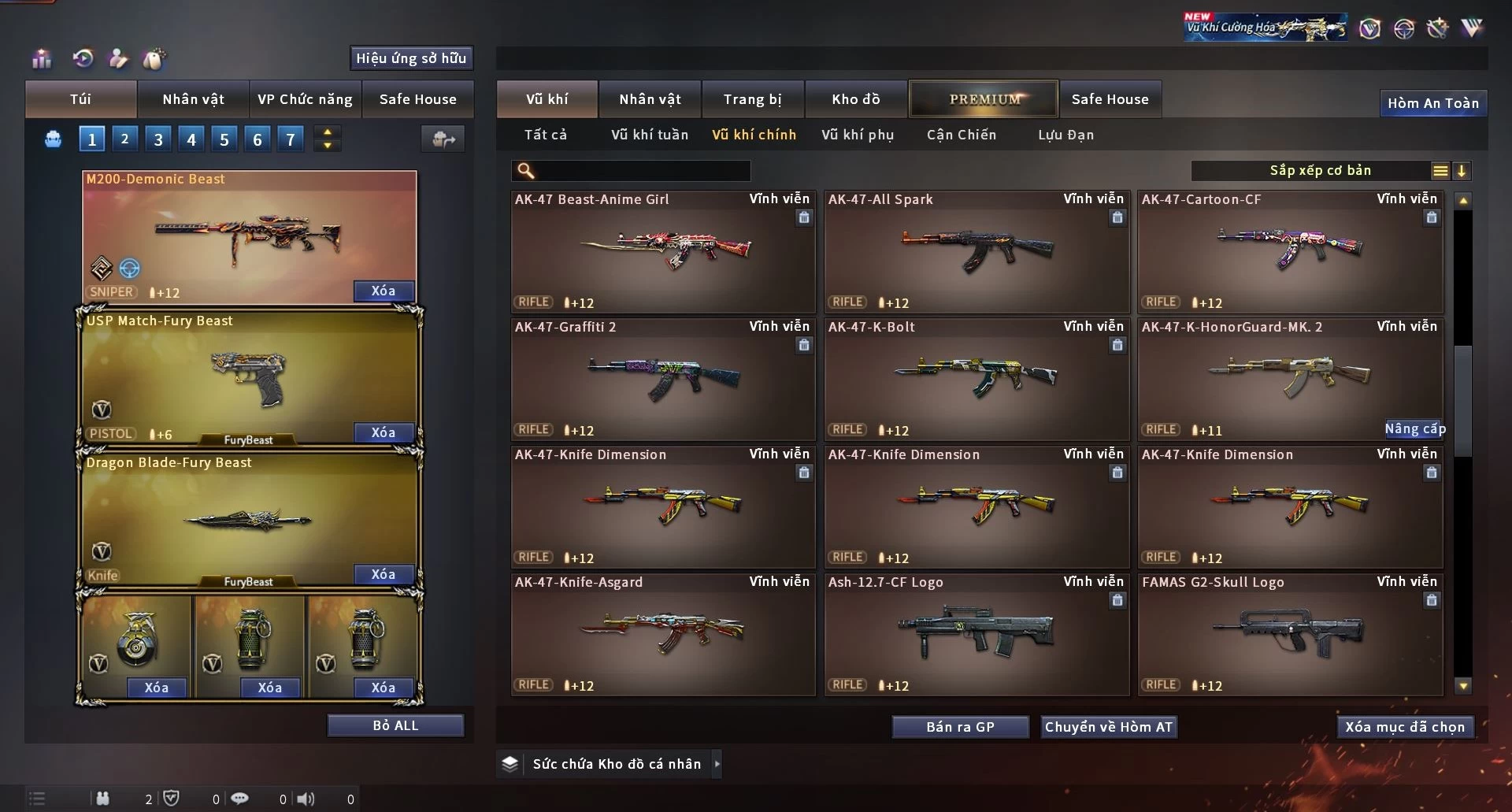This screenshot has height=812, width=1512.
Task: Open the Hiệu ứng sở hữu panel
Action: (x=410, y=58)
